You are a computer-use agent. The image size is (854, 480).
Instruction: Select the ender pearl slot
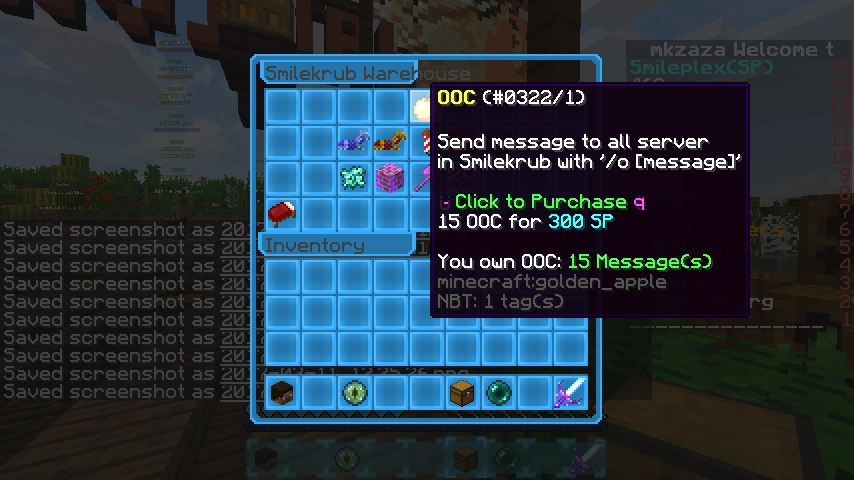(x=498, y=391)
